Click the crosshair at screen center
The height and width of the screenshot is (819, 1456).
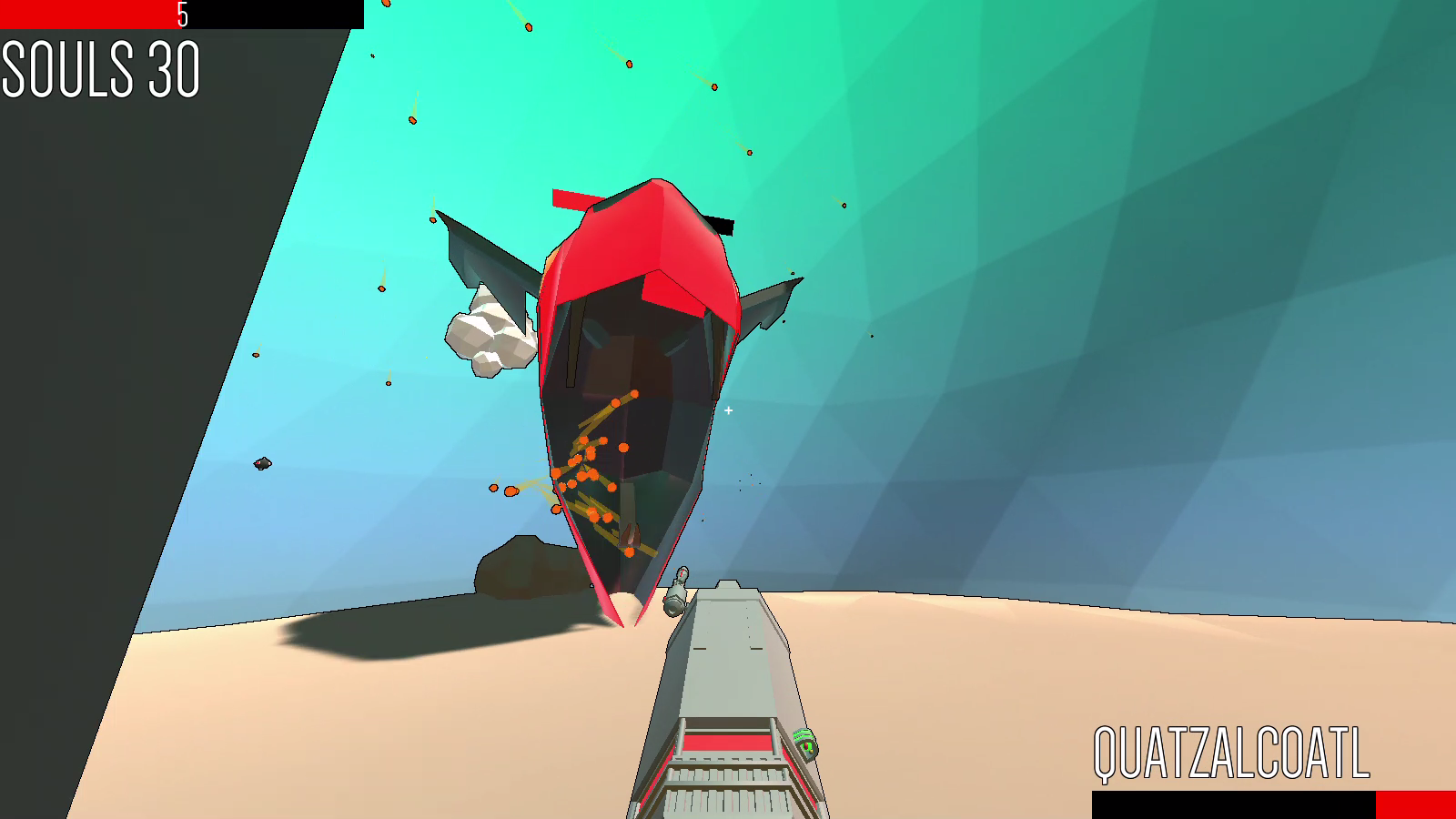(728, 410)
